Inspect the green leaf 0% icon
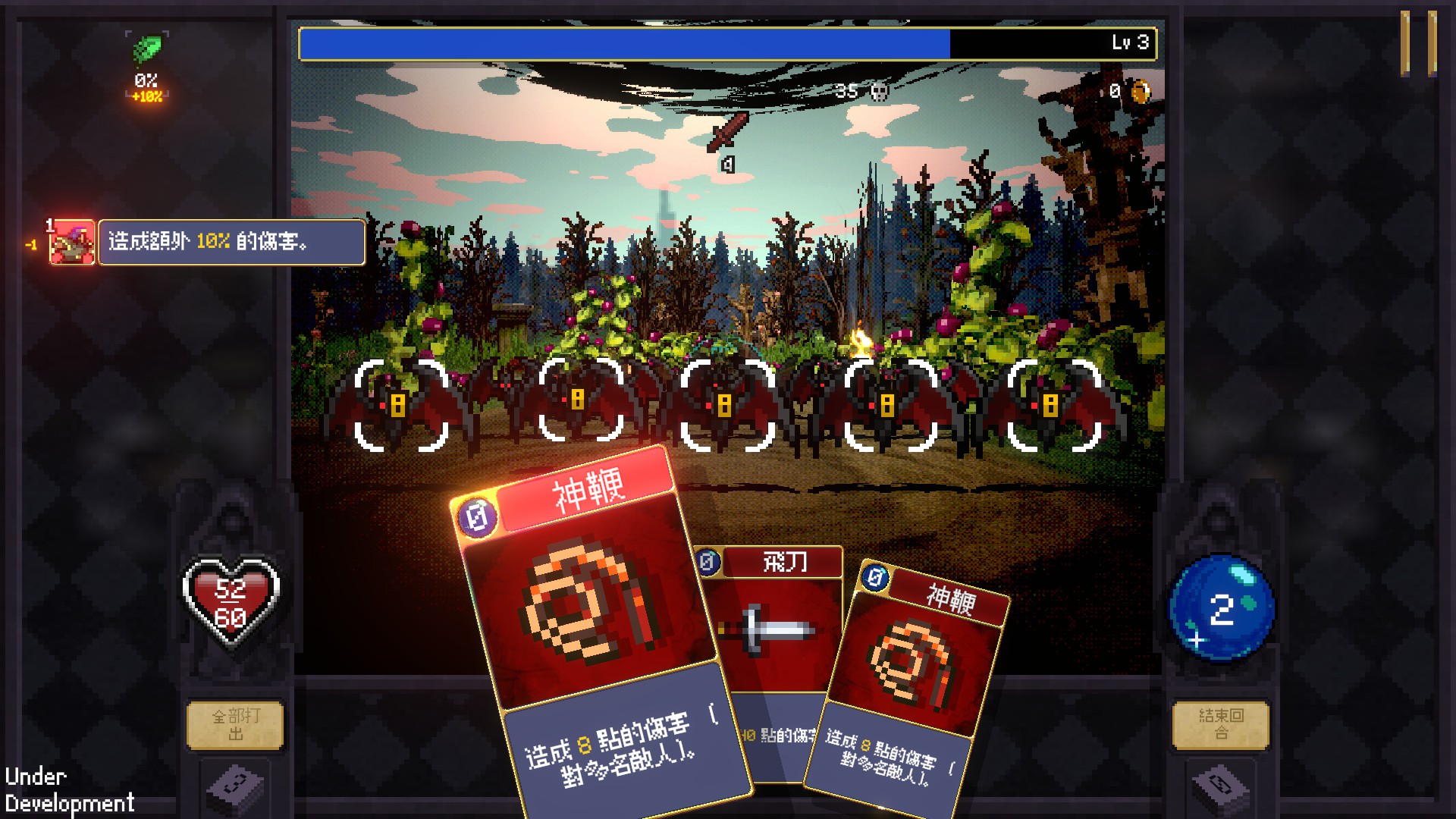 pos(147,50)
